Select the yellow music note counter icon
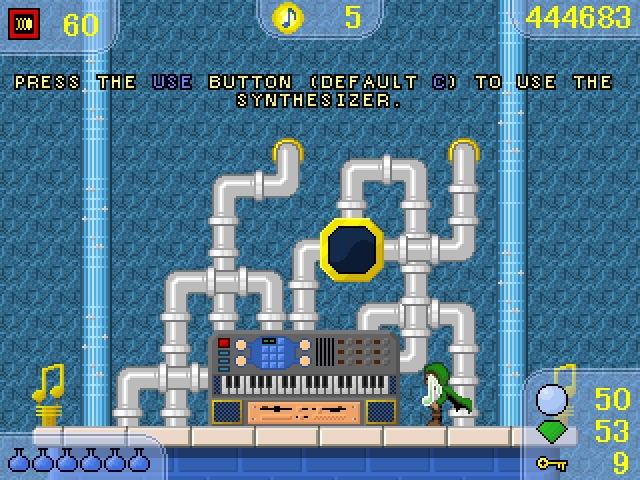Image resolution: width=640 pixels, height=480 pixels. [290, 16]
